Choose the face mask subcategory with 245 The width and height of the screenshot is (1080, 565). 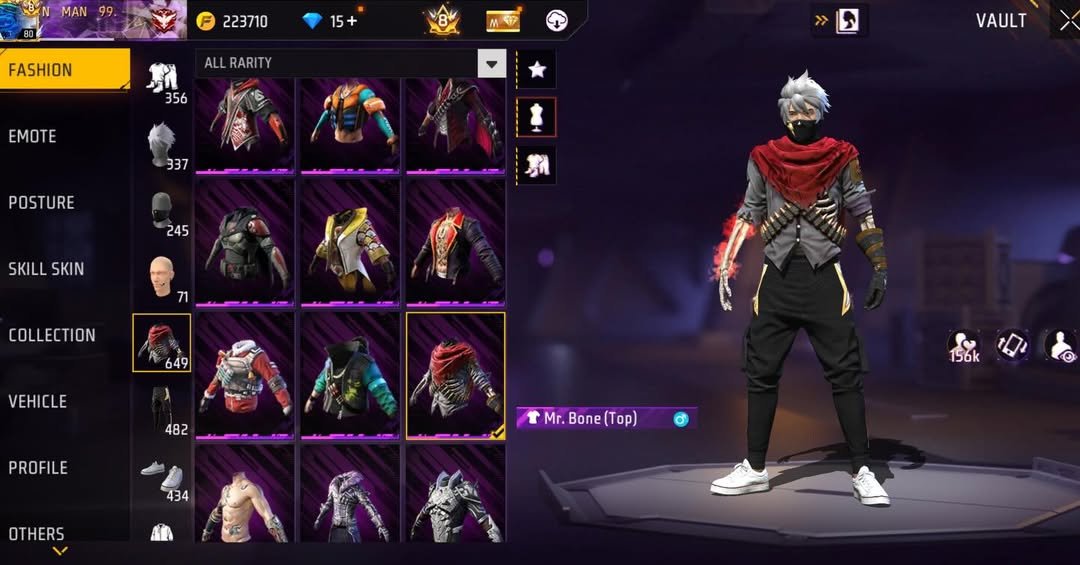click(x=162, y=212)
